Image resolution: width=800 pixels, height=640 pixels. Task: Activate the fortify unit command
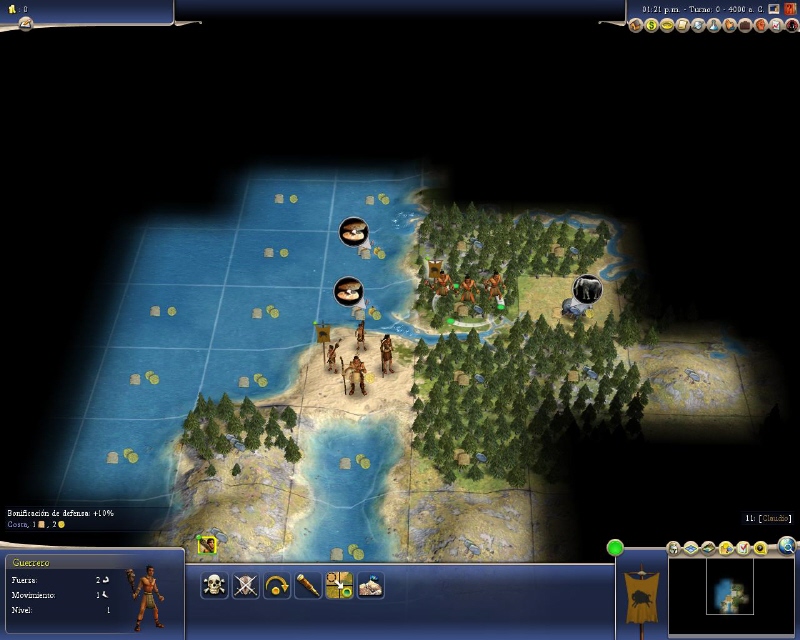tap(370, 585)
